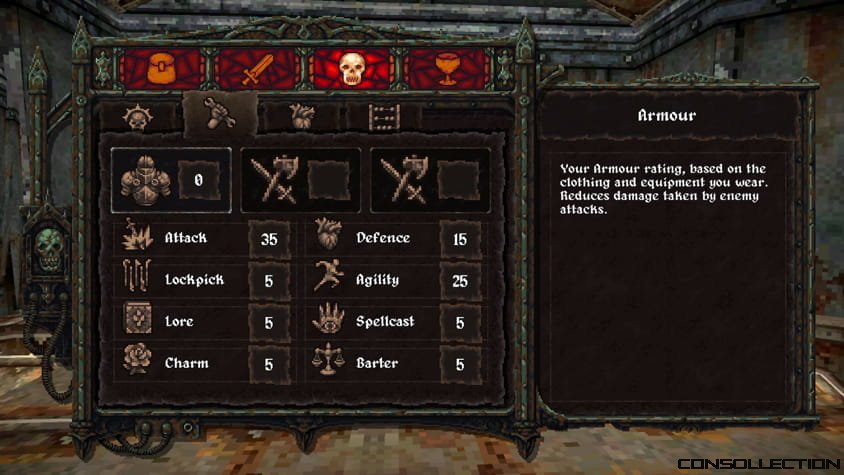The height and width of the screenshot is (475, 844).
Task: Click the Charm skill row
Action: pyautogui.click(x=204, y=364)
